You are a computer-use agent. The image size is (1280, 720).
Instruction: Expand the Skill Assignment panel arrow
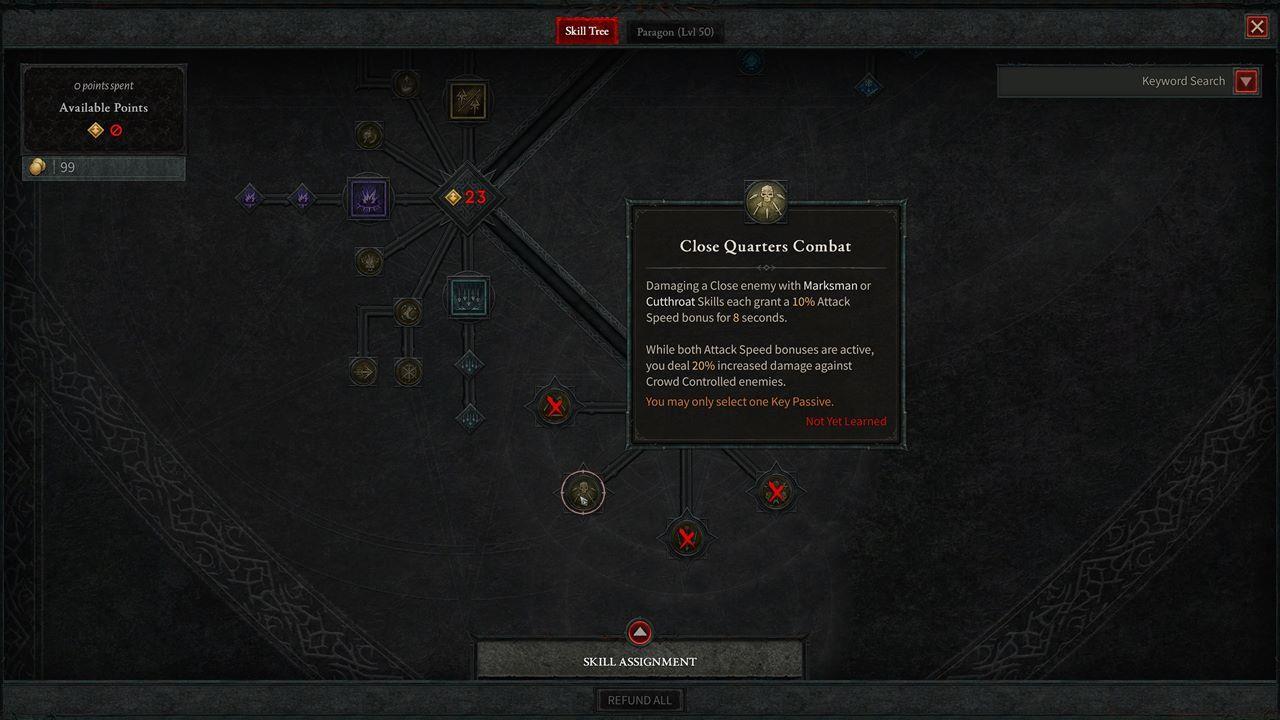point(639,631)
